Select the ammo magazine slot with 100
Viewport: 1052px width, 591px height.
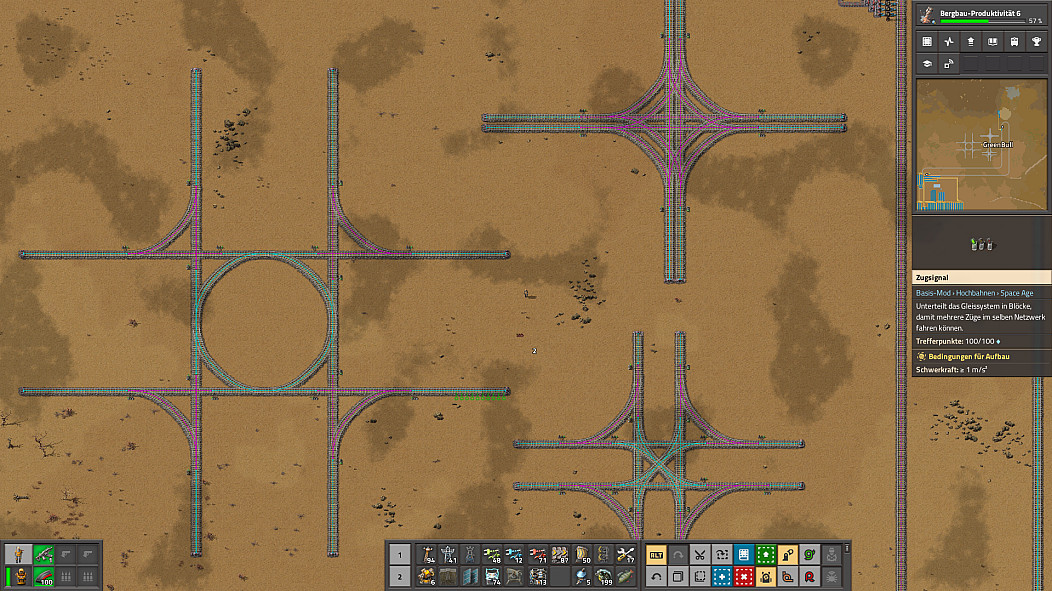(x=43, y=576)
